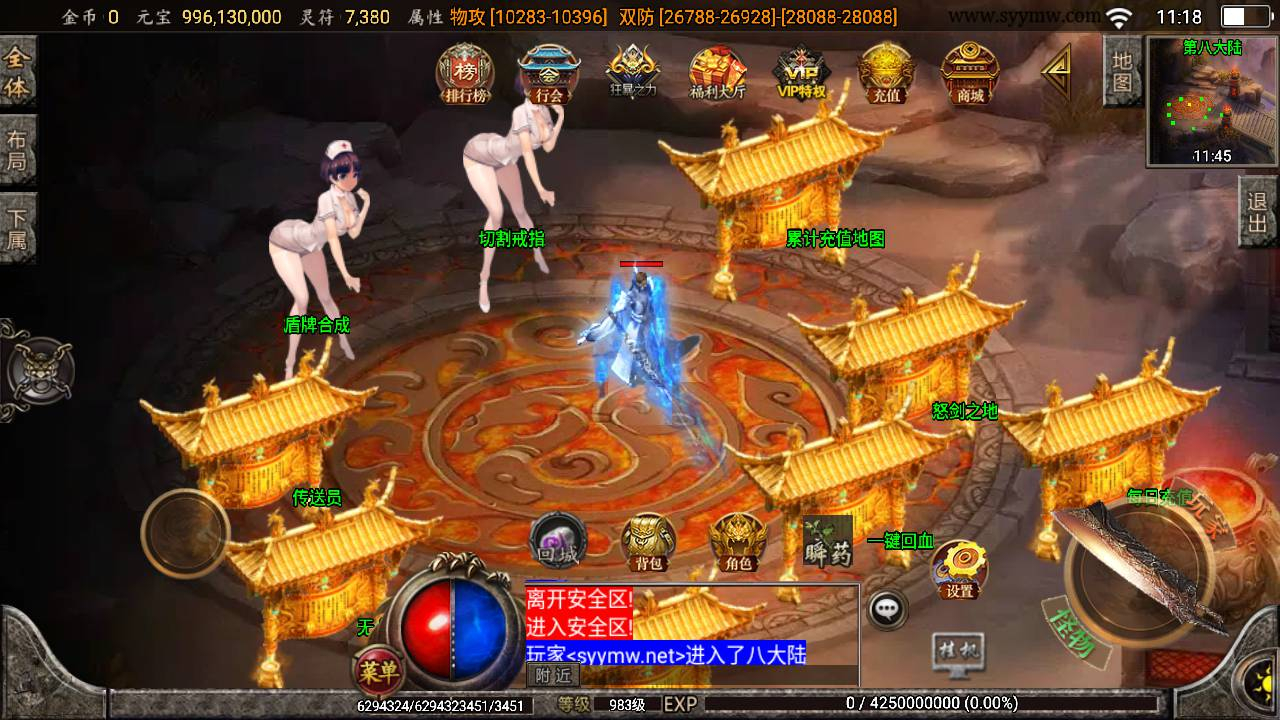Open the 第八大陆 minimap
This screenshot has width=1280, height=720.
(x=1212, y=102)
